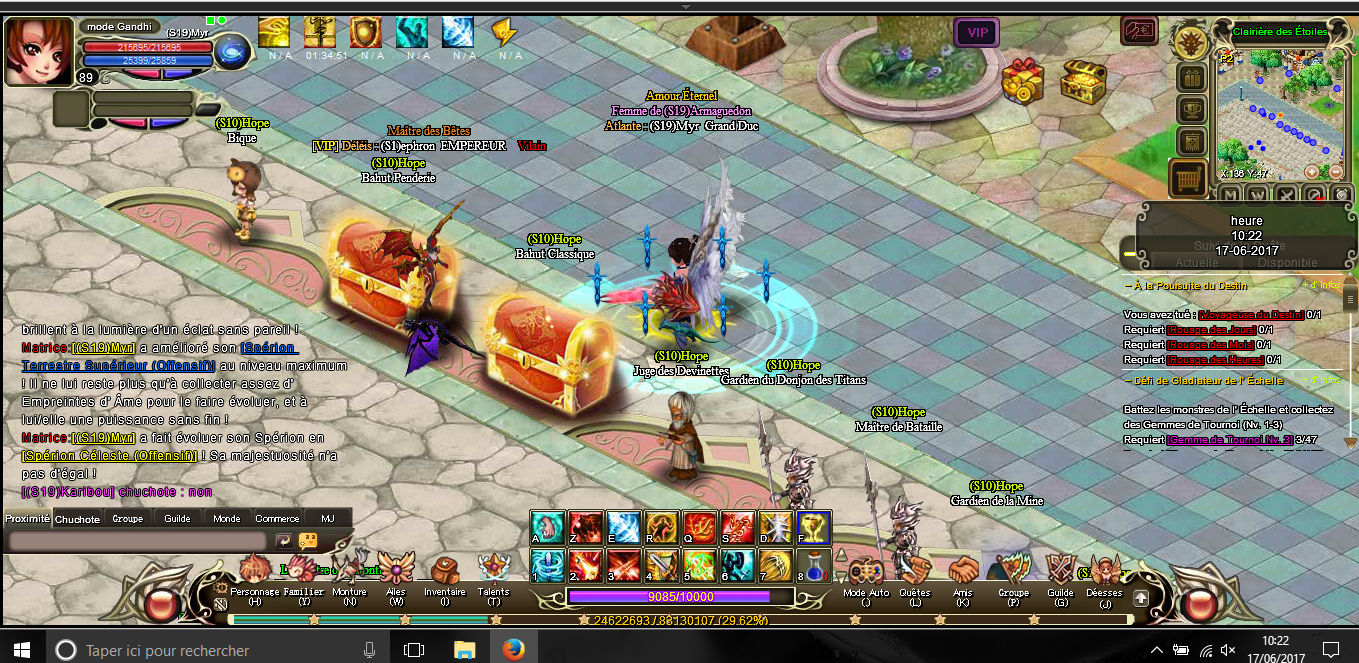Click the gift box icon beside minimap

point(1190,77)
